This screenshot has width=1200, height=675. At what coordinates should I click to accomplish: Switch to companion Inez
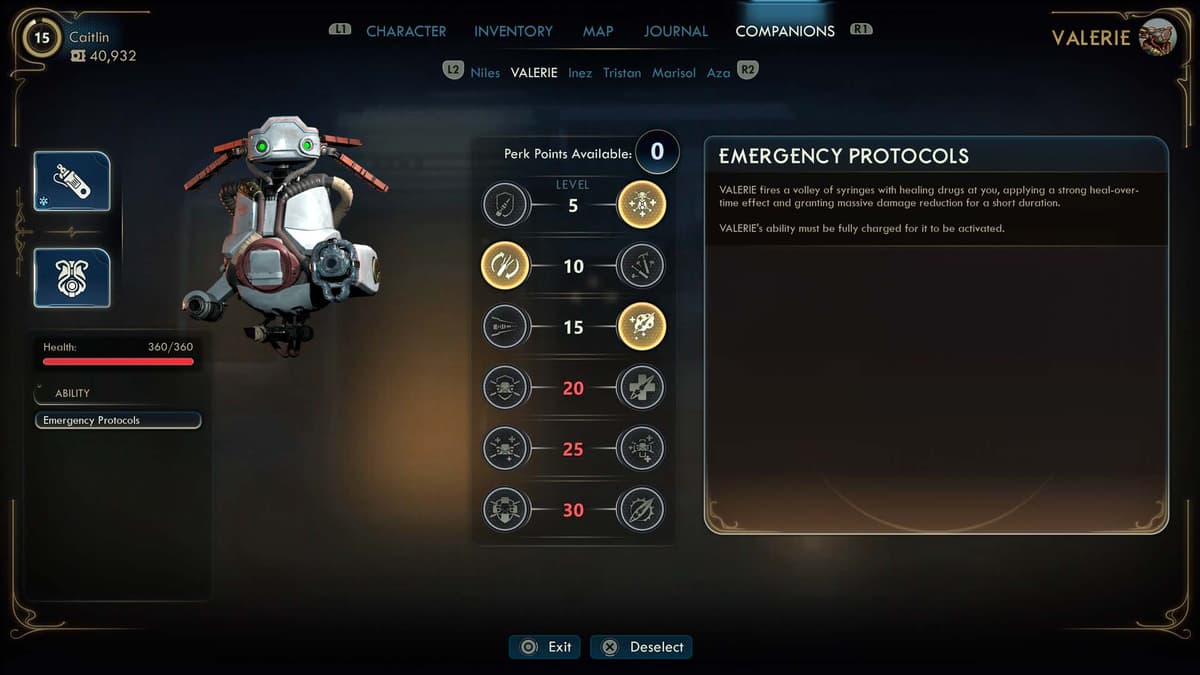tap(580, 73)
